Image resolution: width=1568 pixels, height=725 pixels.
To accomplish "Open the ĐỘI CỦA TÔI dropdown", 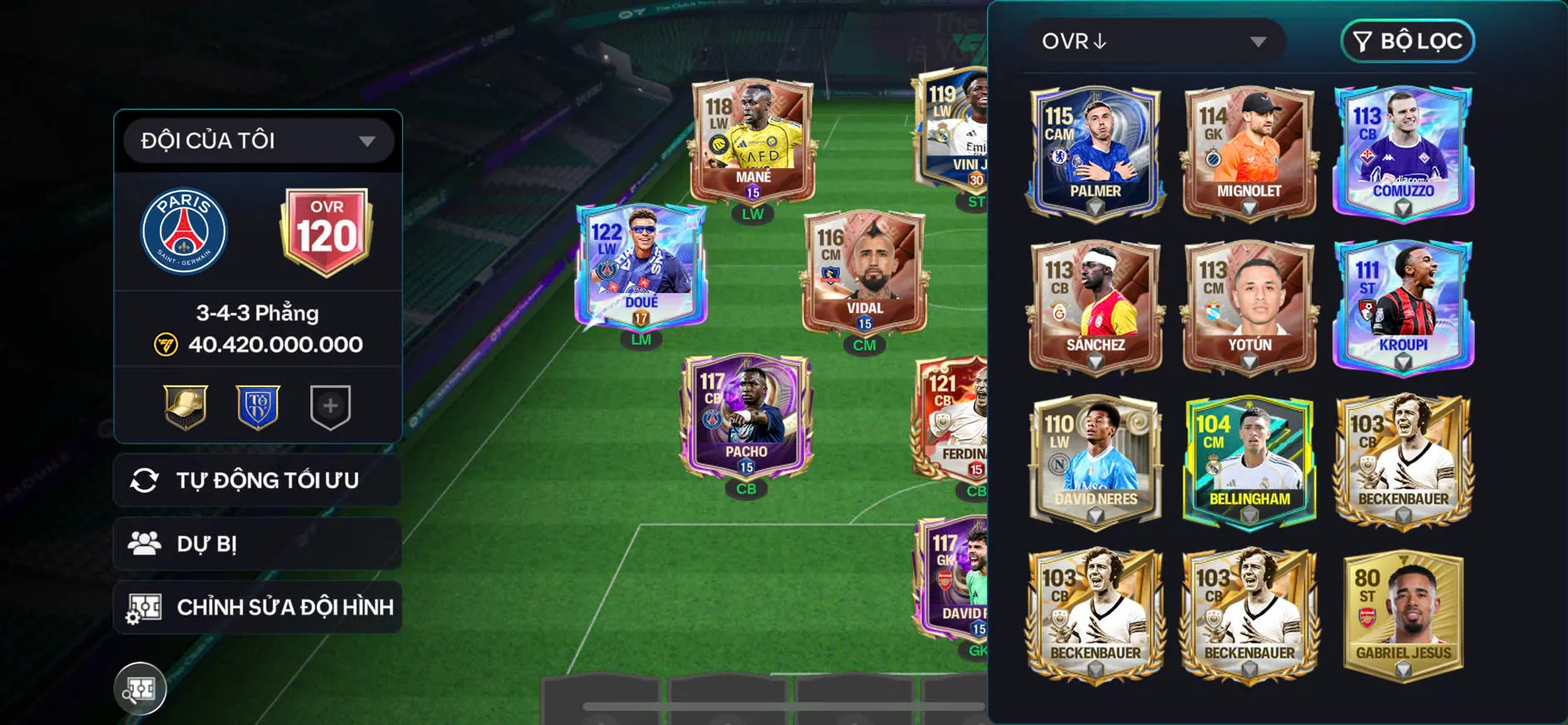I will tap(257, 140).
